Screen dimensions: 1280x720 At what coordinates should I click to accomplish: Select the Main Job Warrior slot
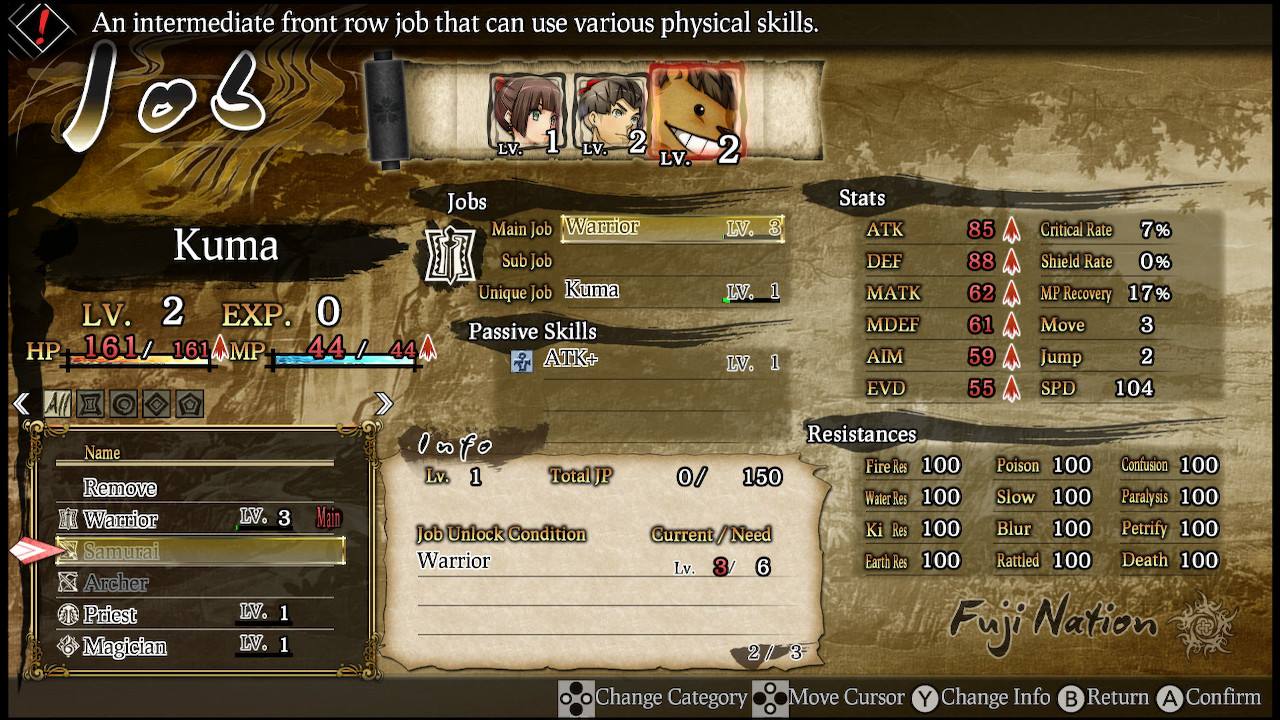click(671, 228)
